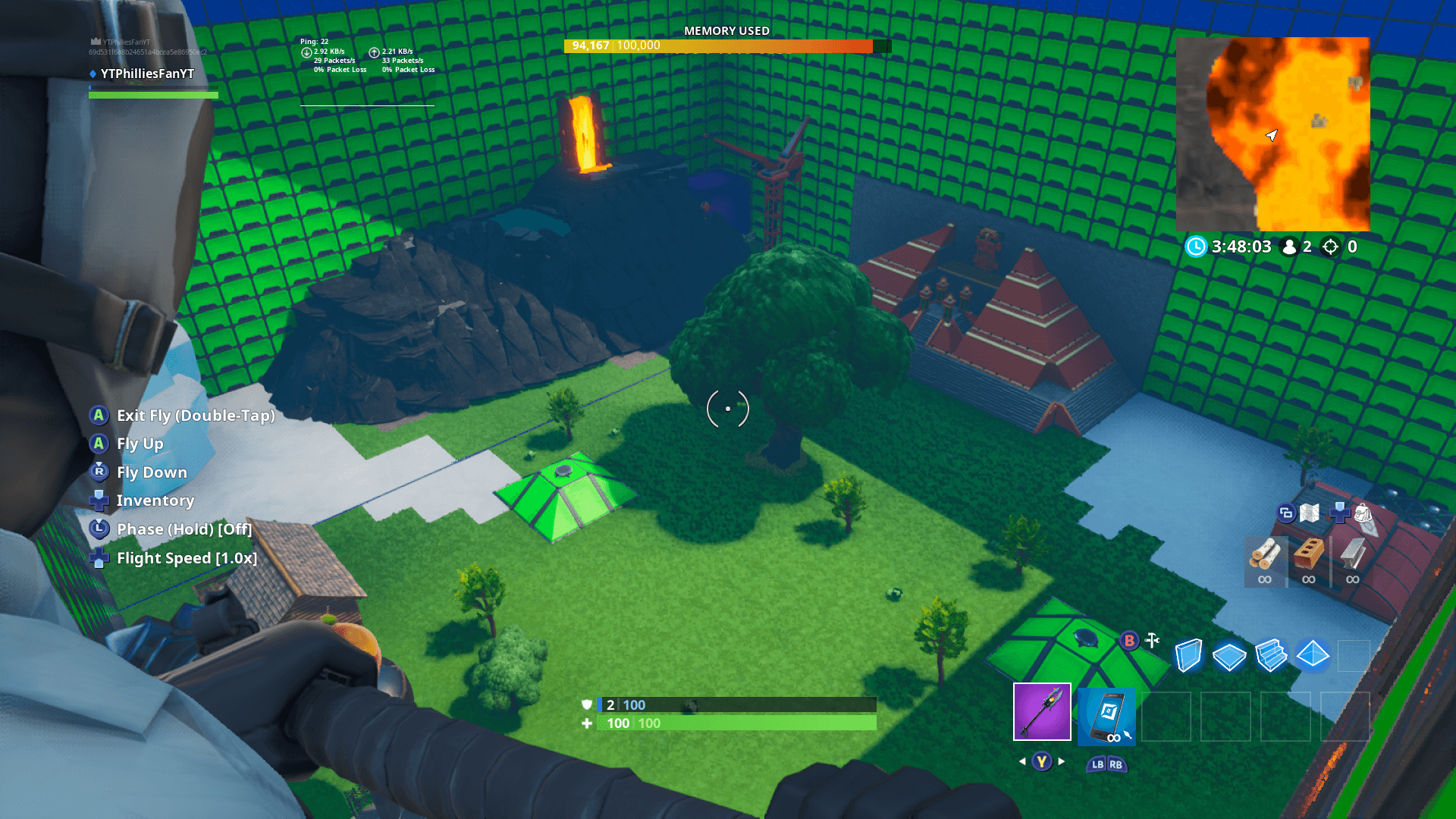Click the eliminations crosshair icon under the minimap
1456x819 pixels.
[x=1331, y=246]
